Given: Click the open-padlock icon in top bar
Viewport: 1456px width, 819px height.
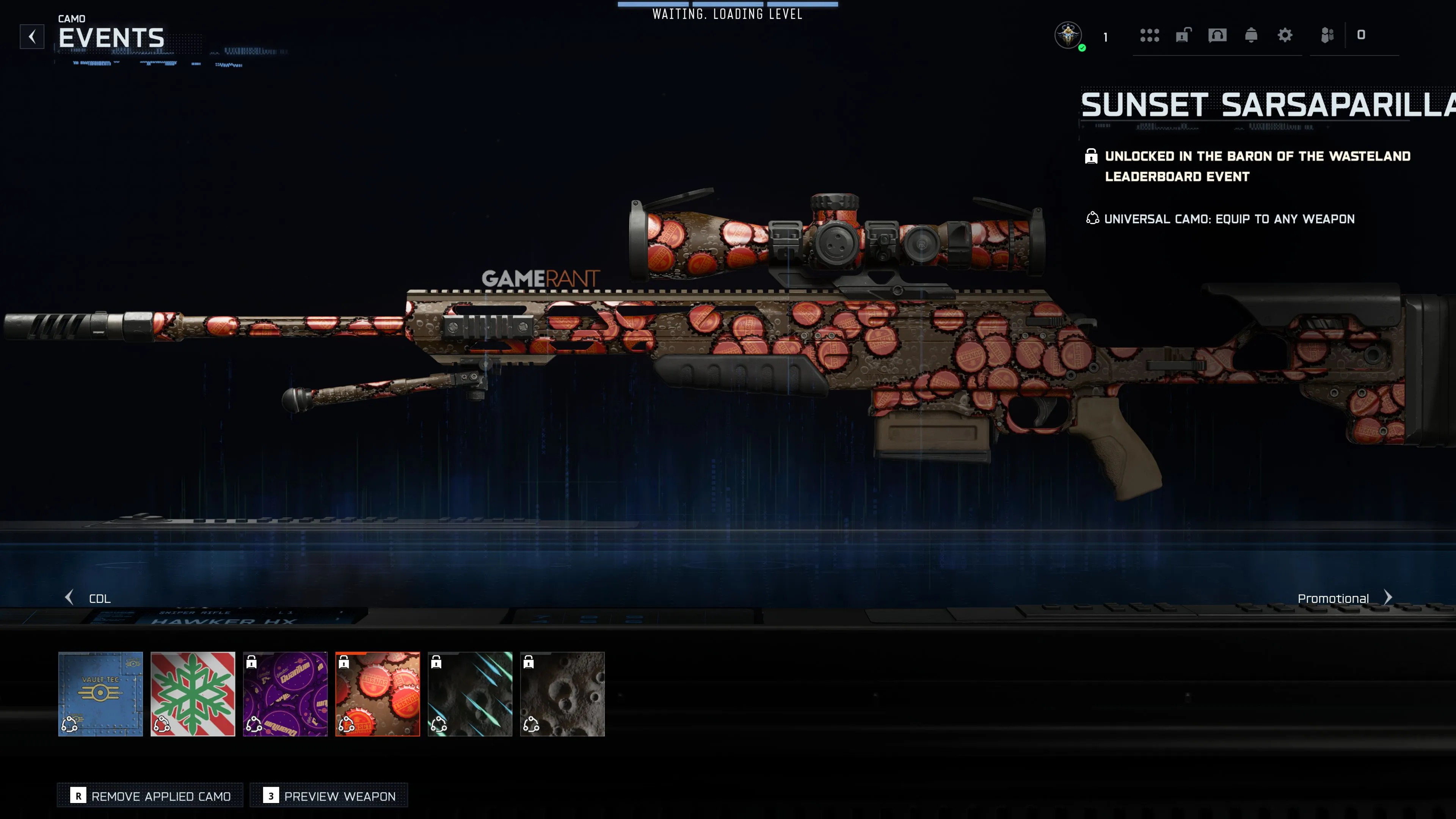Looking at the screenshot, I should 1183,36.
